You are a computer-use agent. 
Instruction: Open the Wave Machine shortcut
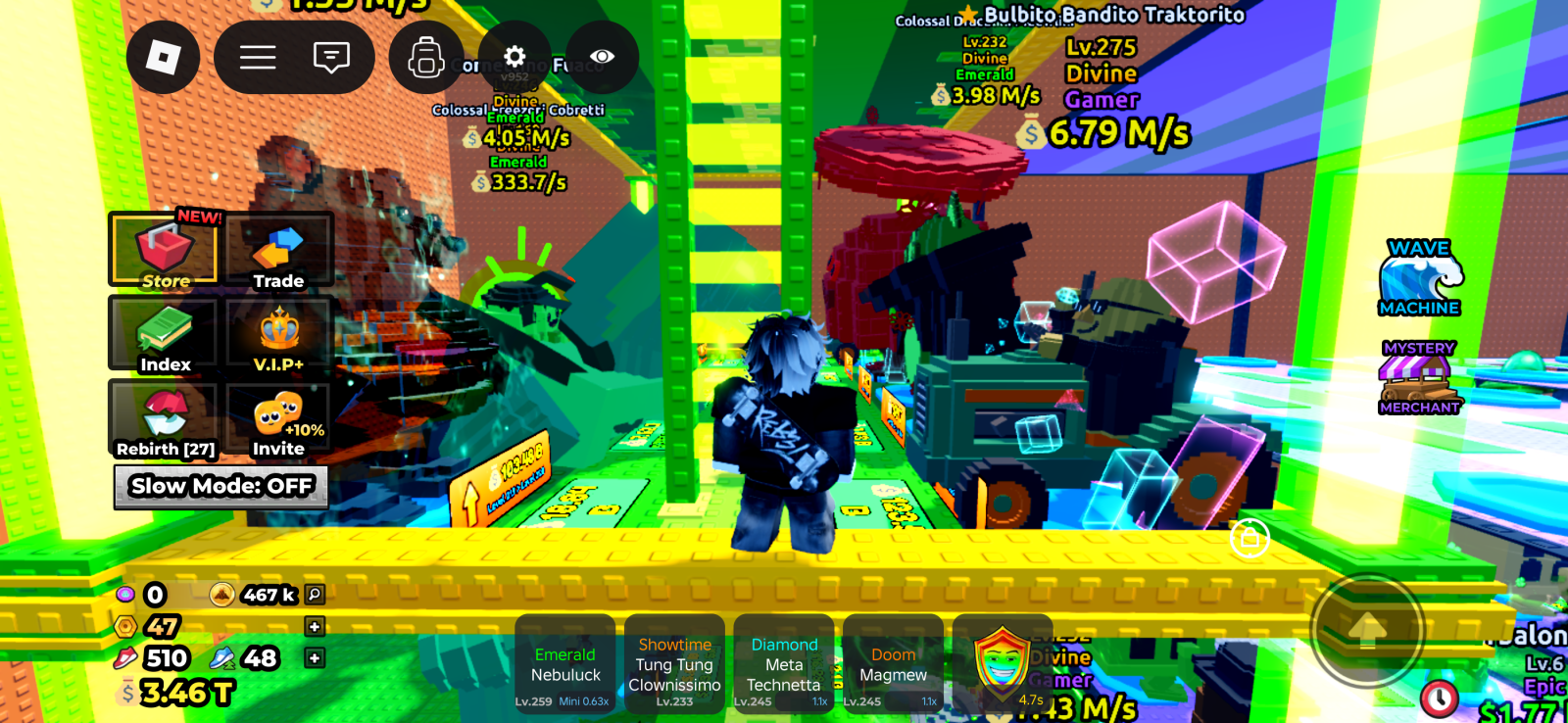coord(1419,278)
